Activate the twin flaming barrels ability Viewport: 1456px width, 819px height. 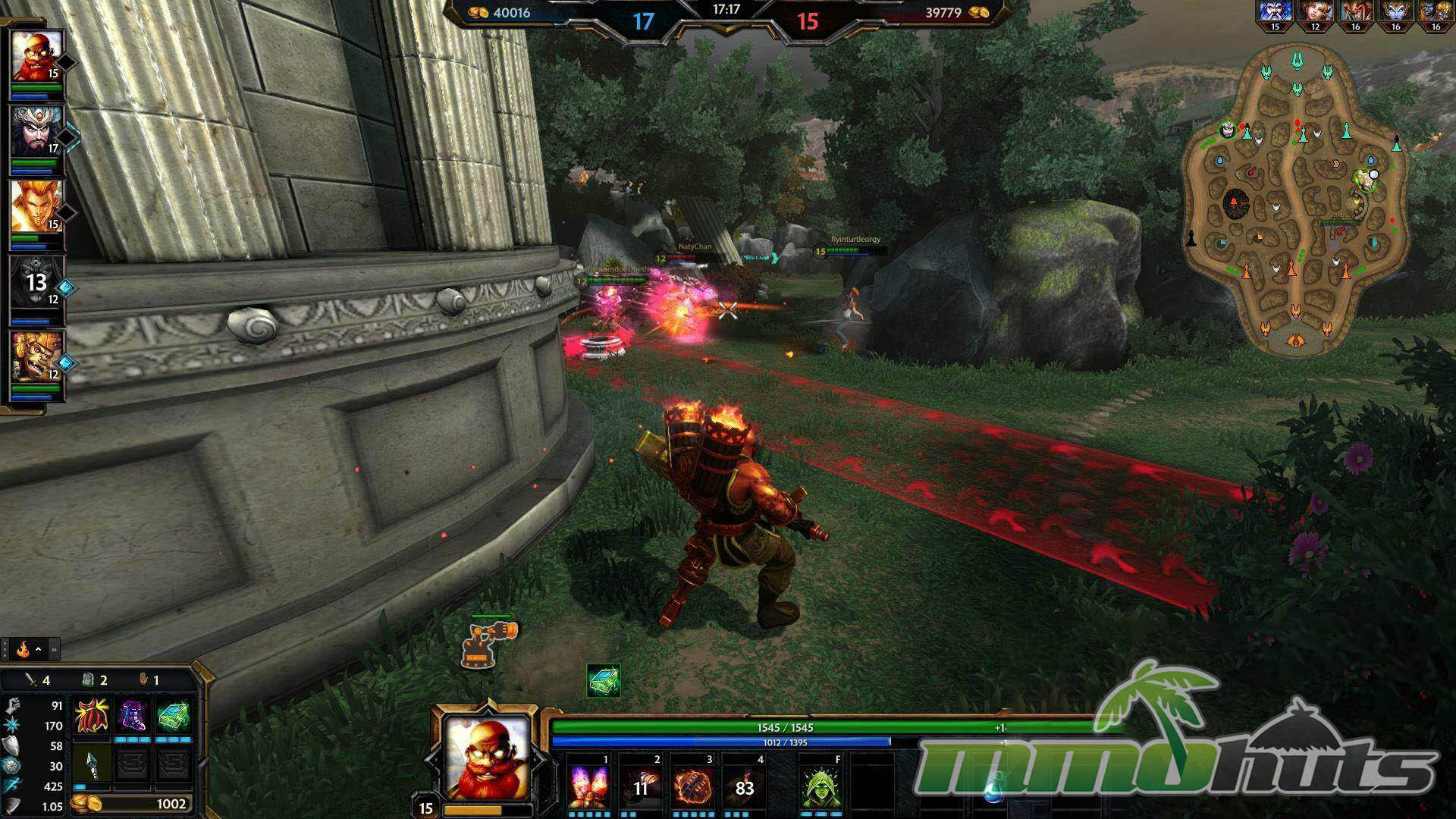coord(589,786)
